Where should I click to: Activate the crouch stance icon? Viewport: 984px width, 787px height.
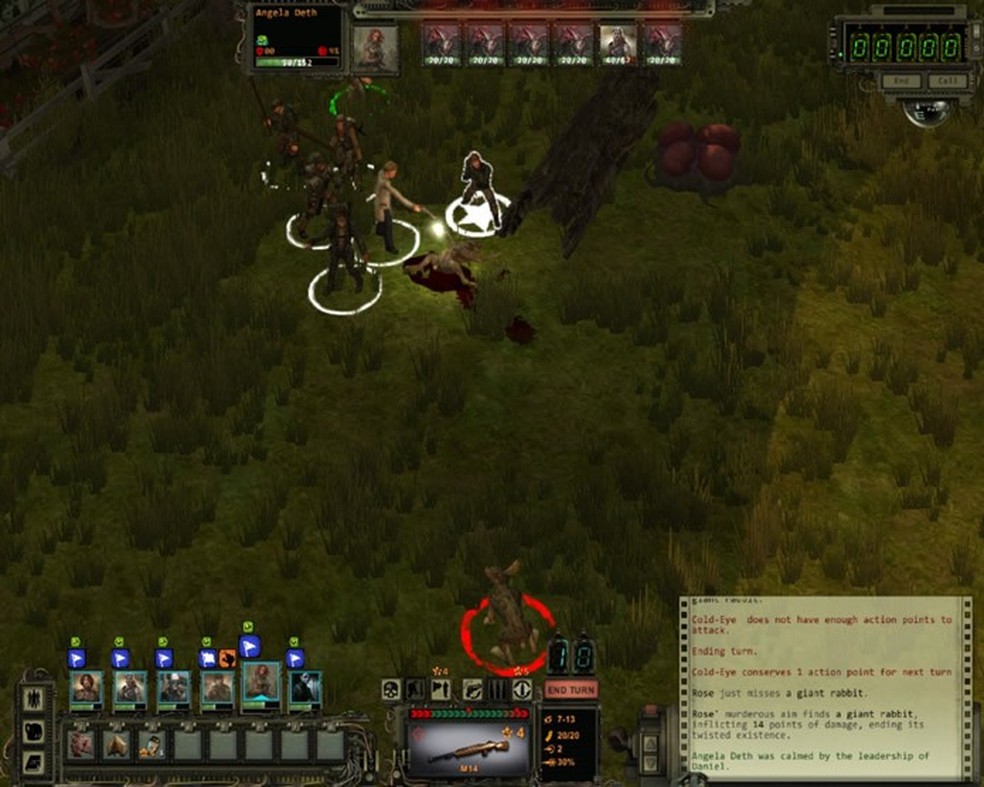(x=416, y=689)
